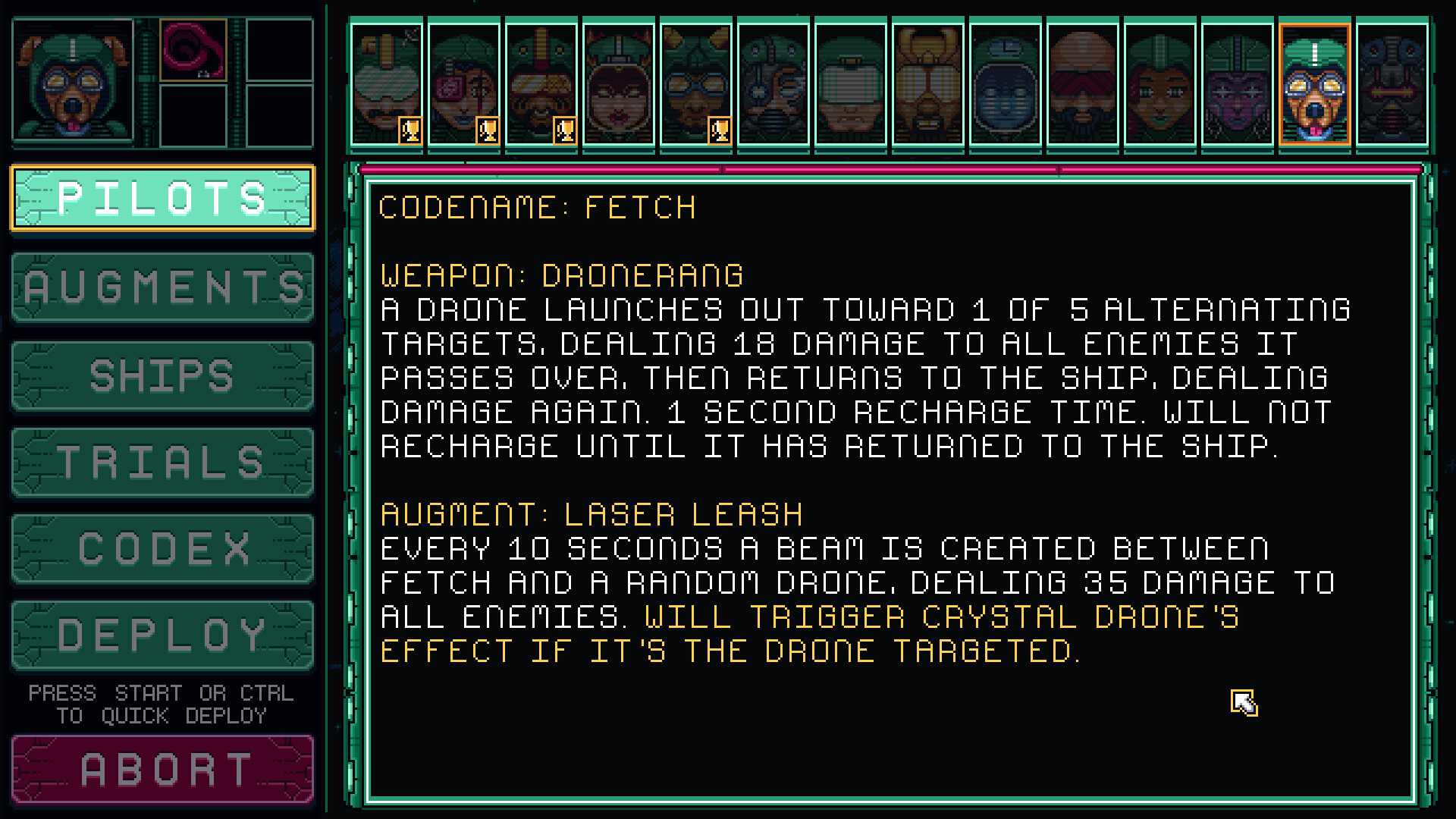Hit the ABORT button
This screenshot has width=1456, height=819.
162,767
